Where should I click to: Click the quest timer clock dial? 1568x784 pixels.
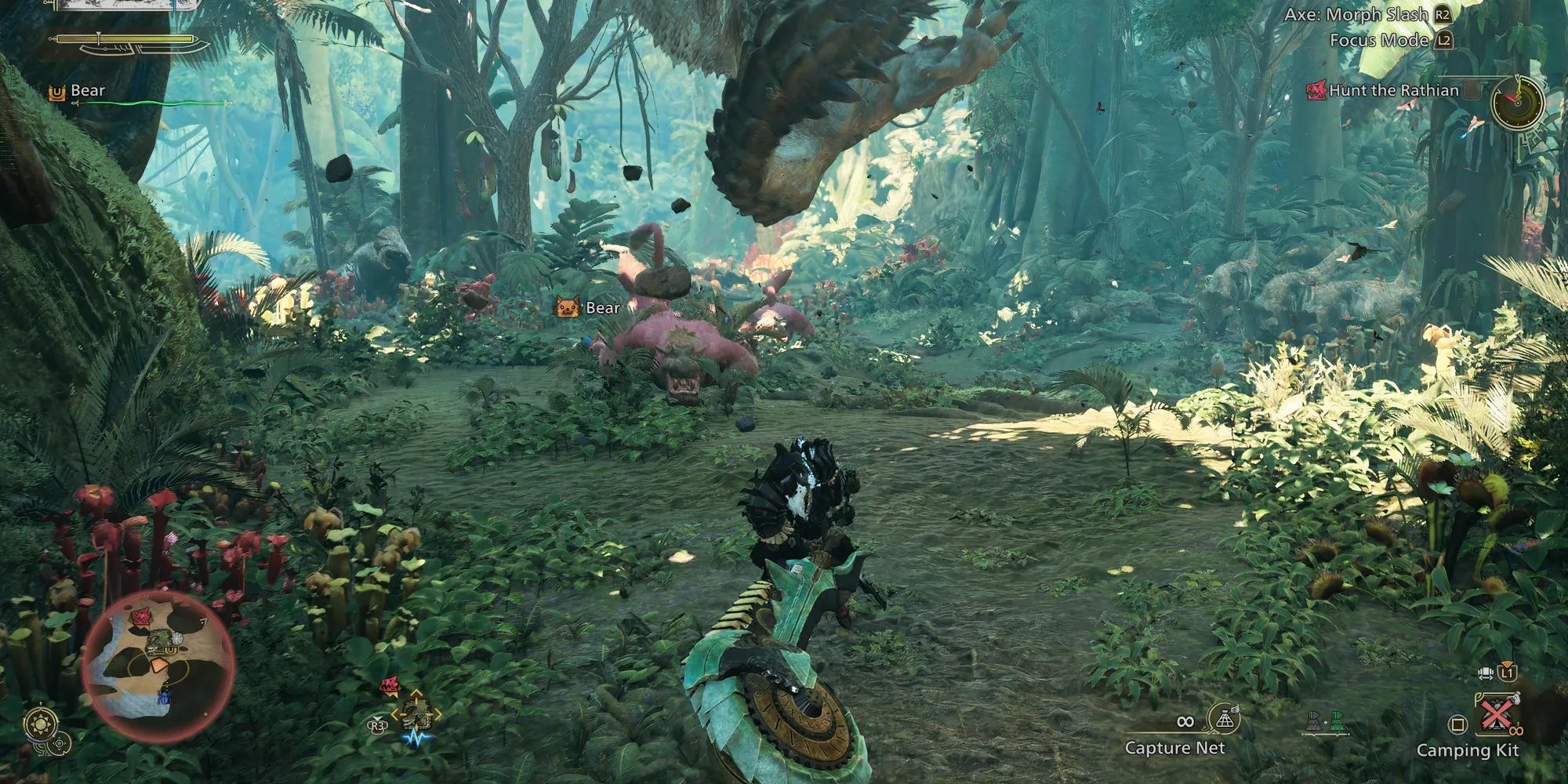point(1517,102)
